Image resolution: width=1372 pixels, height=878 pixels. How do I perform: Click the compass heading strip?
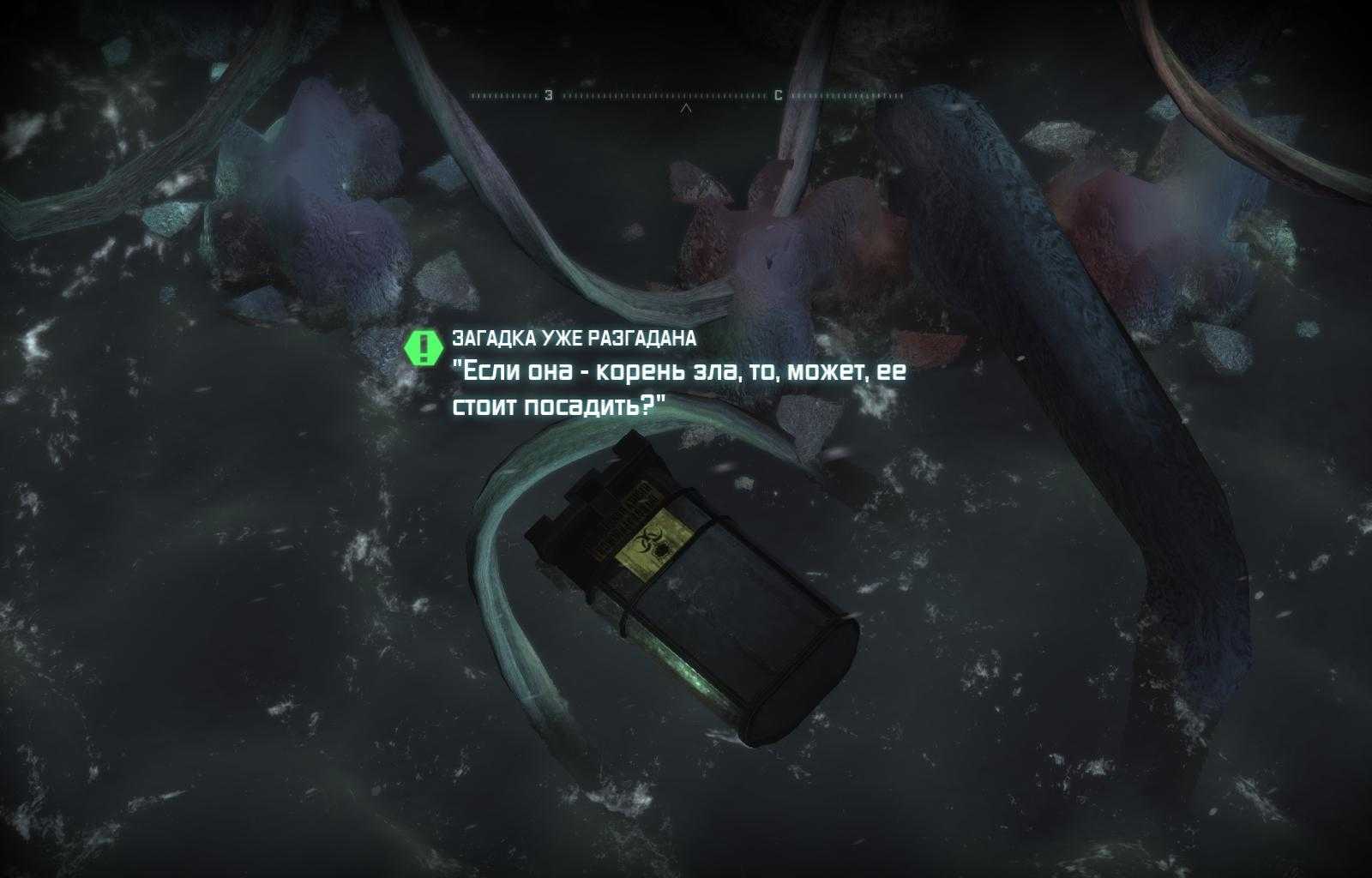pyautogui.click(x=684, y=96)
